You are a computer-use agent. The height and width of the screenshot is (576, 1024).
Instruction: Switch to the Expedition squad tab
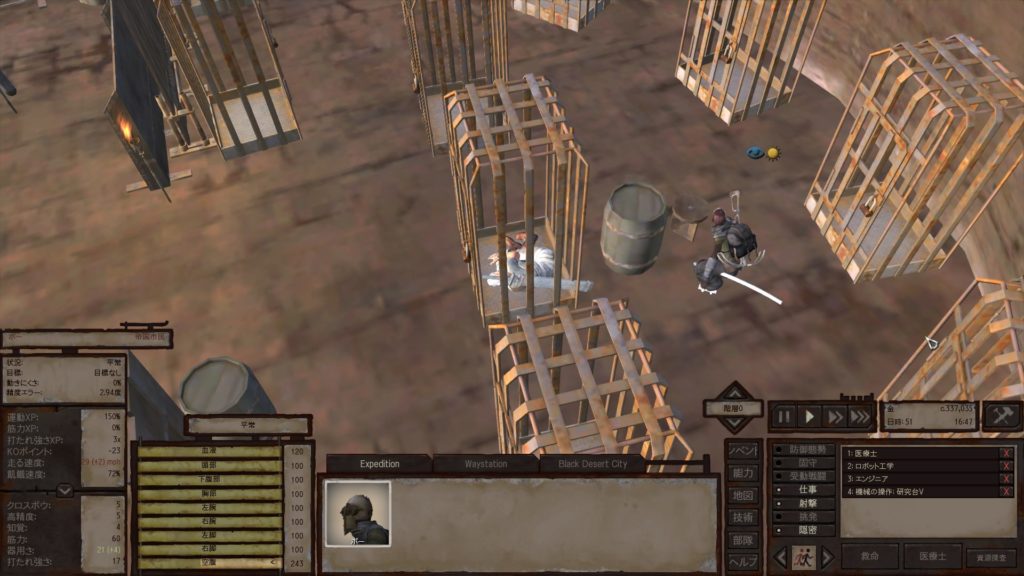[x=379, y=464]
